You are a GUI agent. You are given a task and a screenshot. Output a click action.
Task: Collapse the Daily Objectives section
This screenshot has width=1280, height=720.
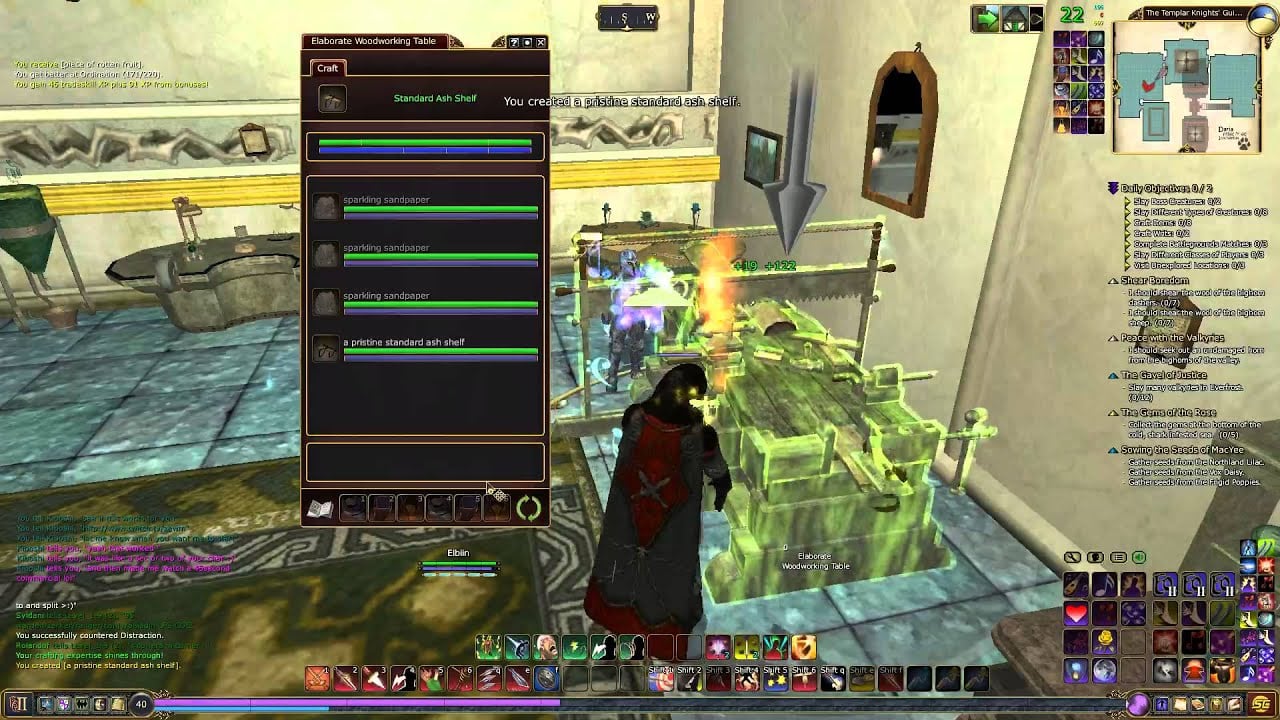[1113, 188]
